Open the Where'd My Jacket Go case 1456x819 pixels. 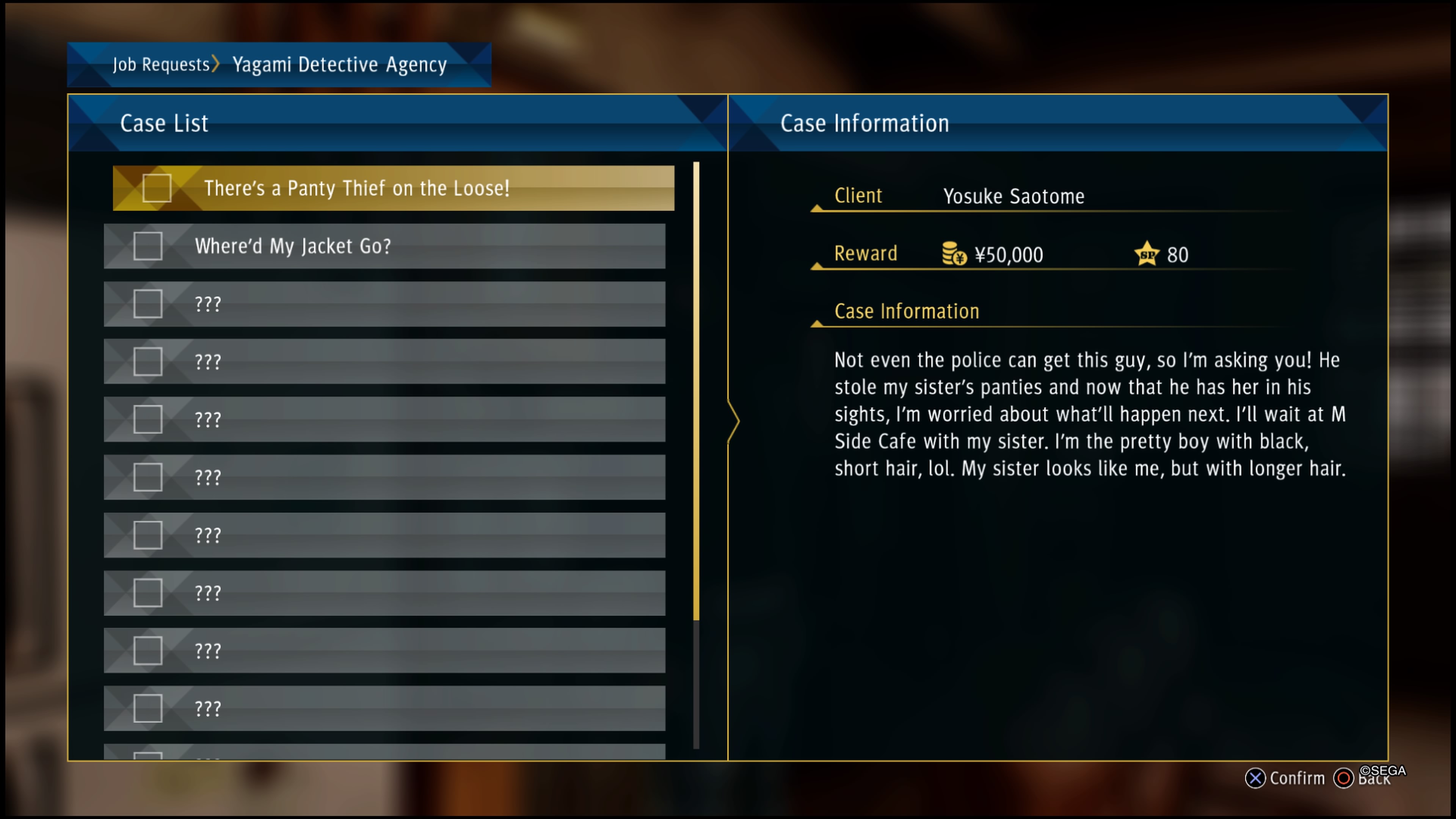293,246
